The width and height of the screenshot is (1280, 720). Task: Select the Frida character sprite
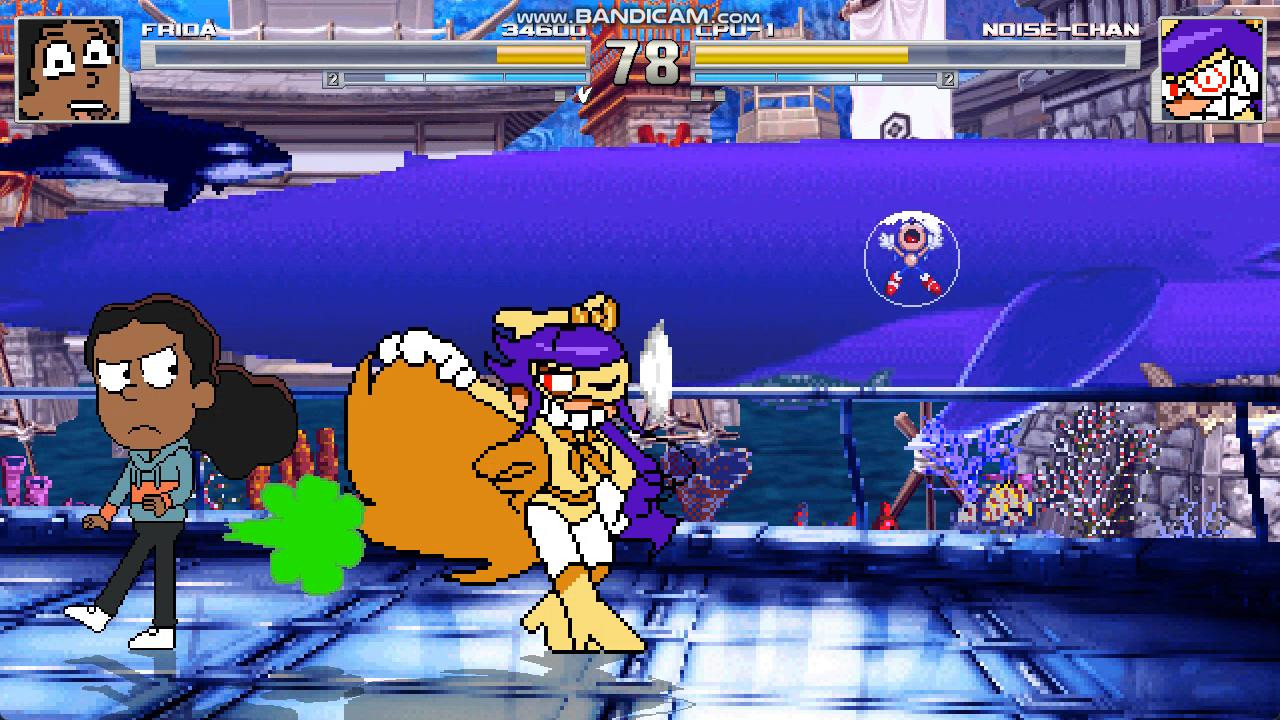[x=150, y=470]
